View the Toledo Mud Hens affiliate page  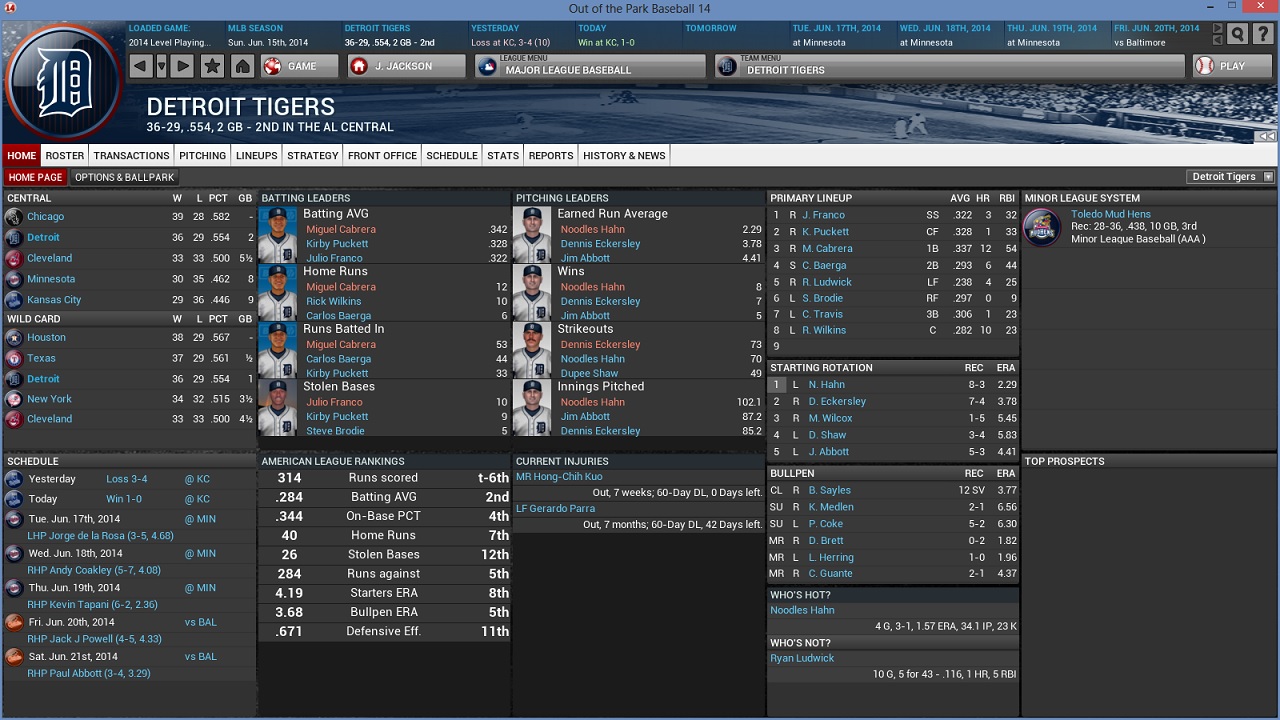(1110, 214)
